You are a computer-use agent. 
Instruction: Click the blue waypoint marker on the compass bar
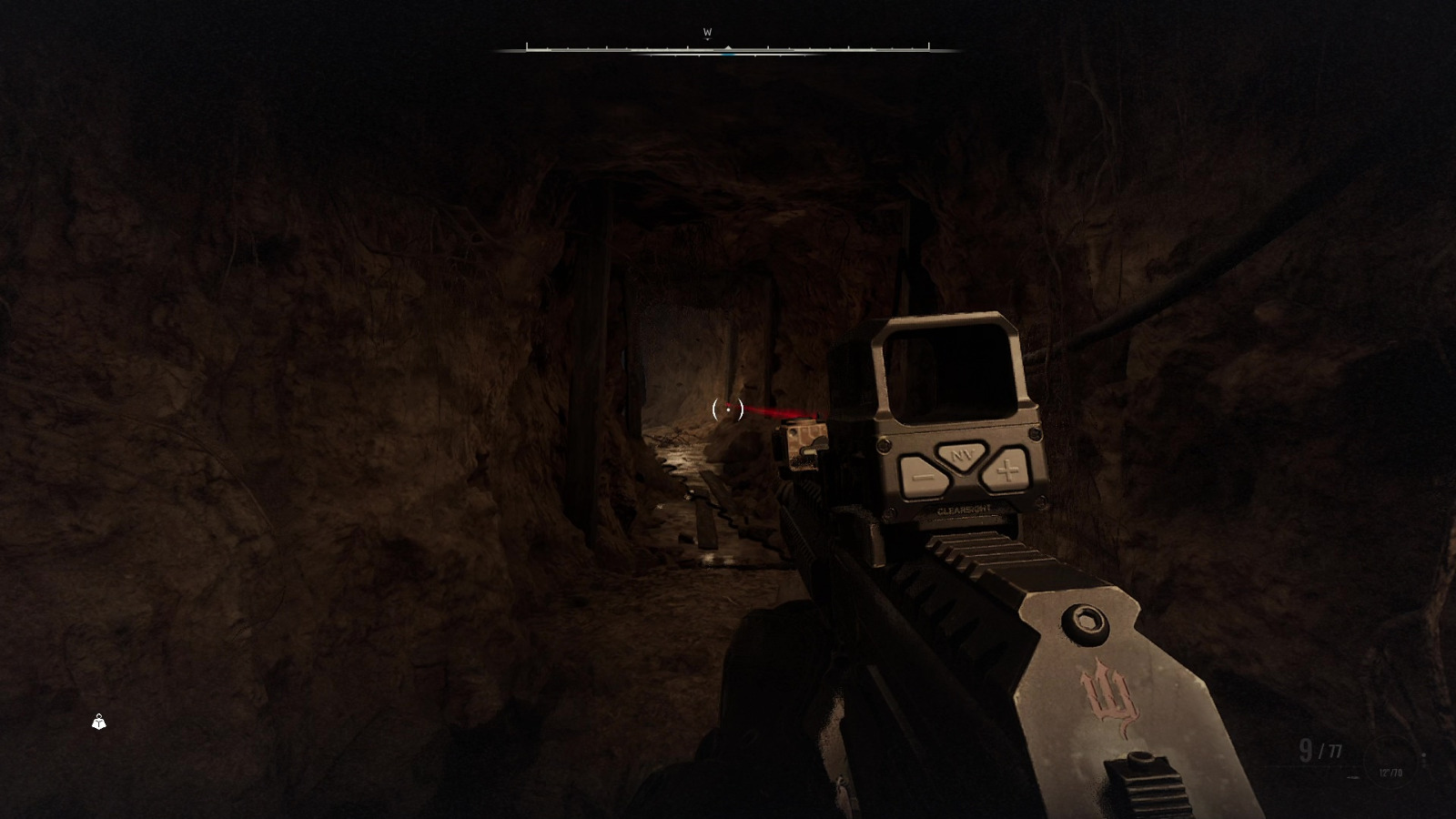point(727,55)
